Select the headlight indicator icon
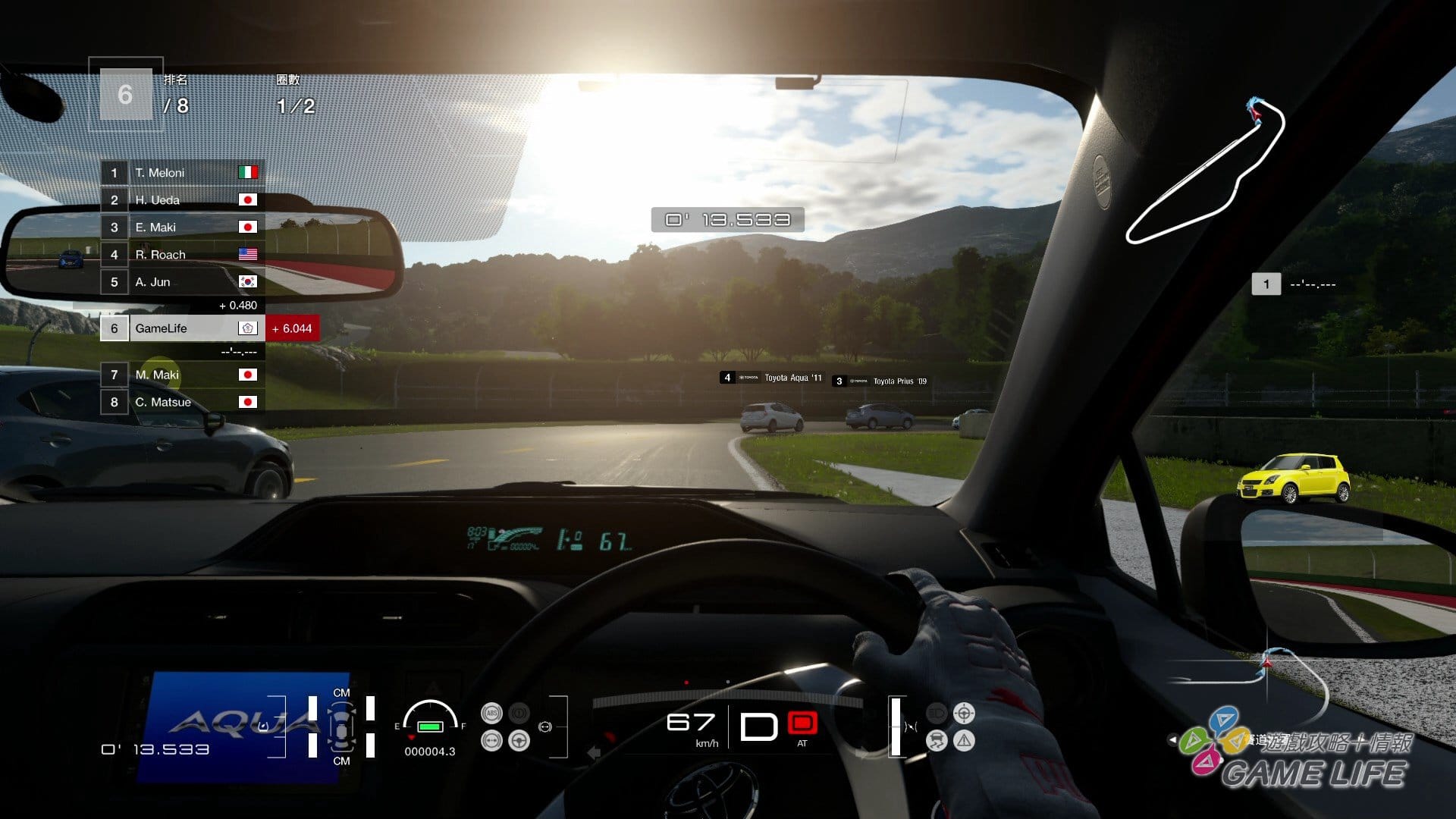The width and height of the screenshot is (1456, 819). point(937,713)
